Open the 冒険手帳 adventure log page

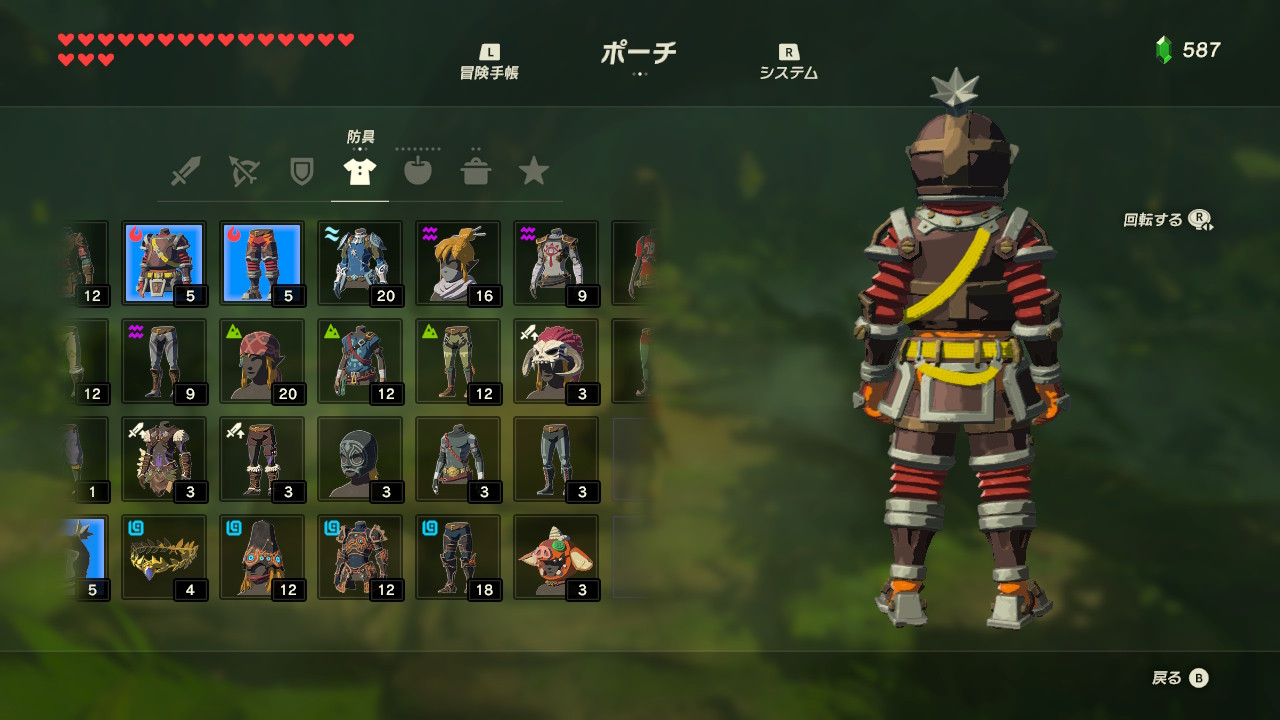tap(489, 62)
